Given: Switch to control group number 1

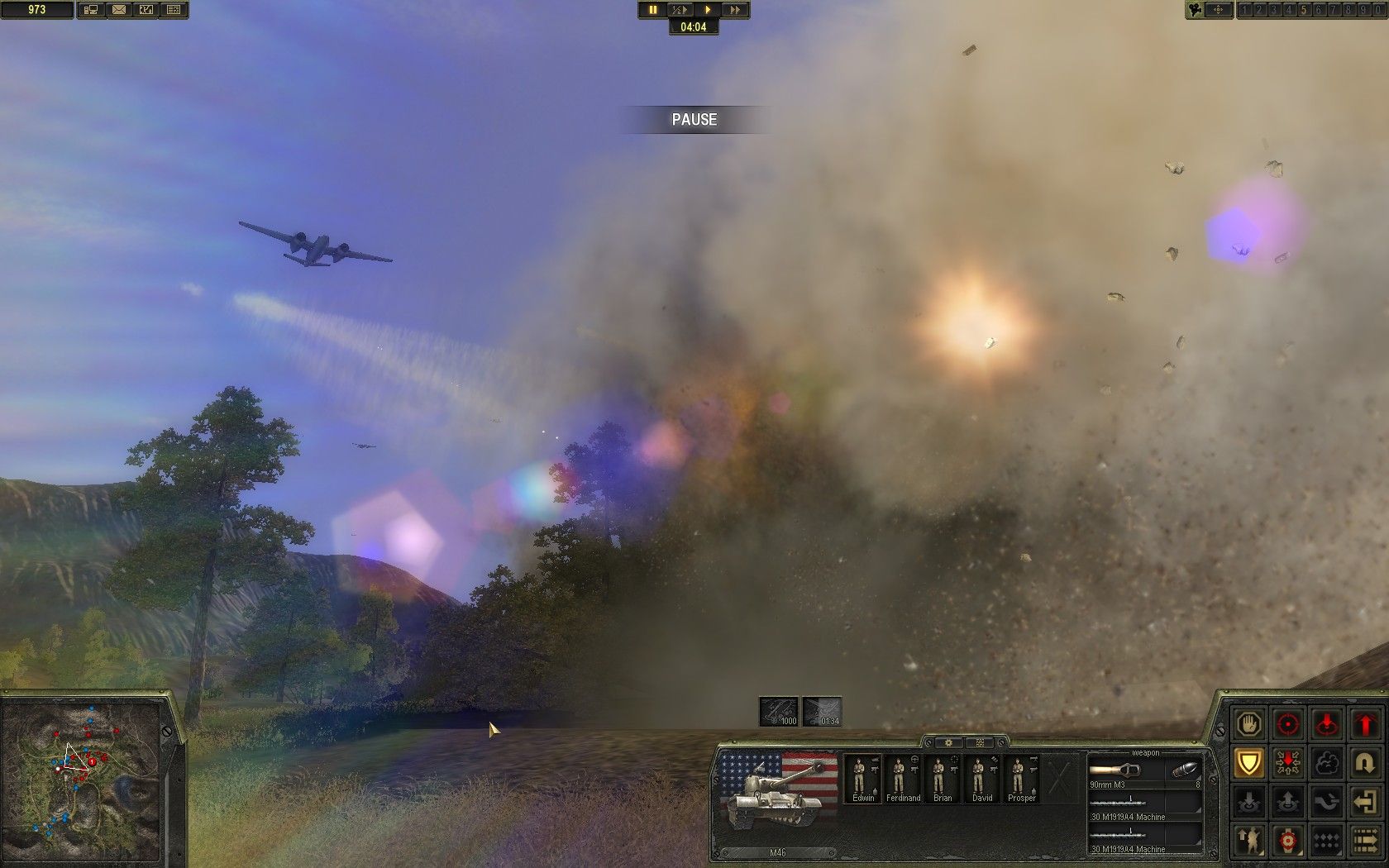Looking at the screenshot, I should pos(1244,10).
